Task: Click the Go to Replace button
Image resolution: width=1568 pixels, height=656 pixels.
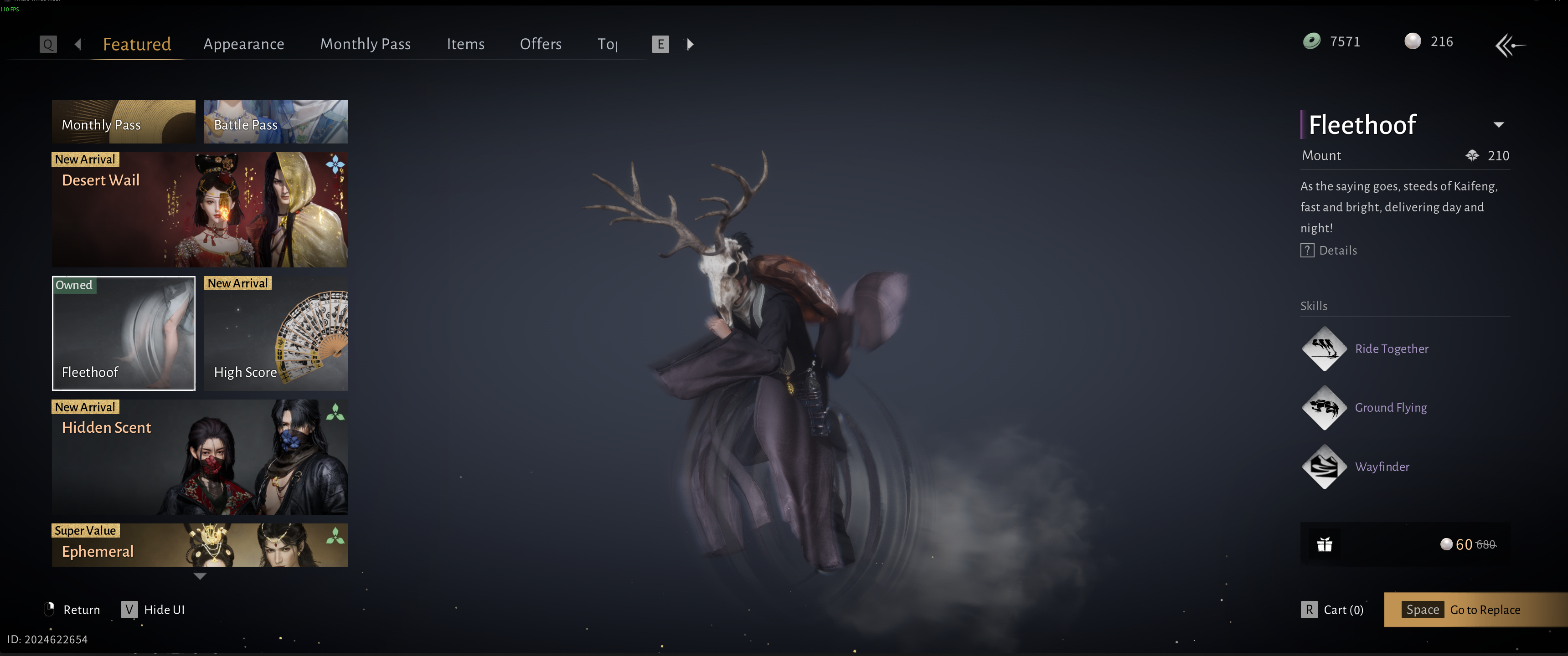Action: tap(1475, 609)
